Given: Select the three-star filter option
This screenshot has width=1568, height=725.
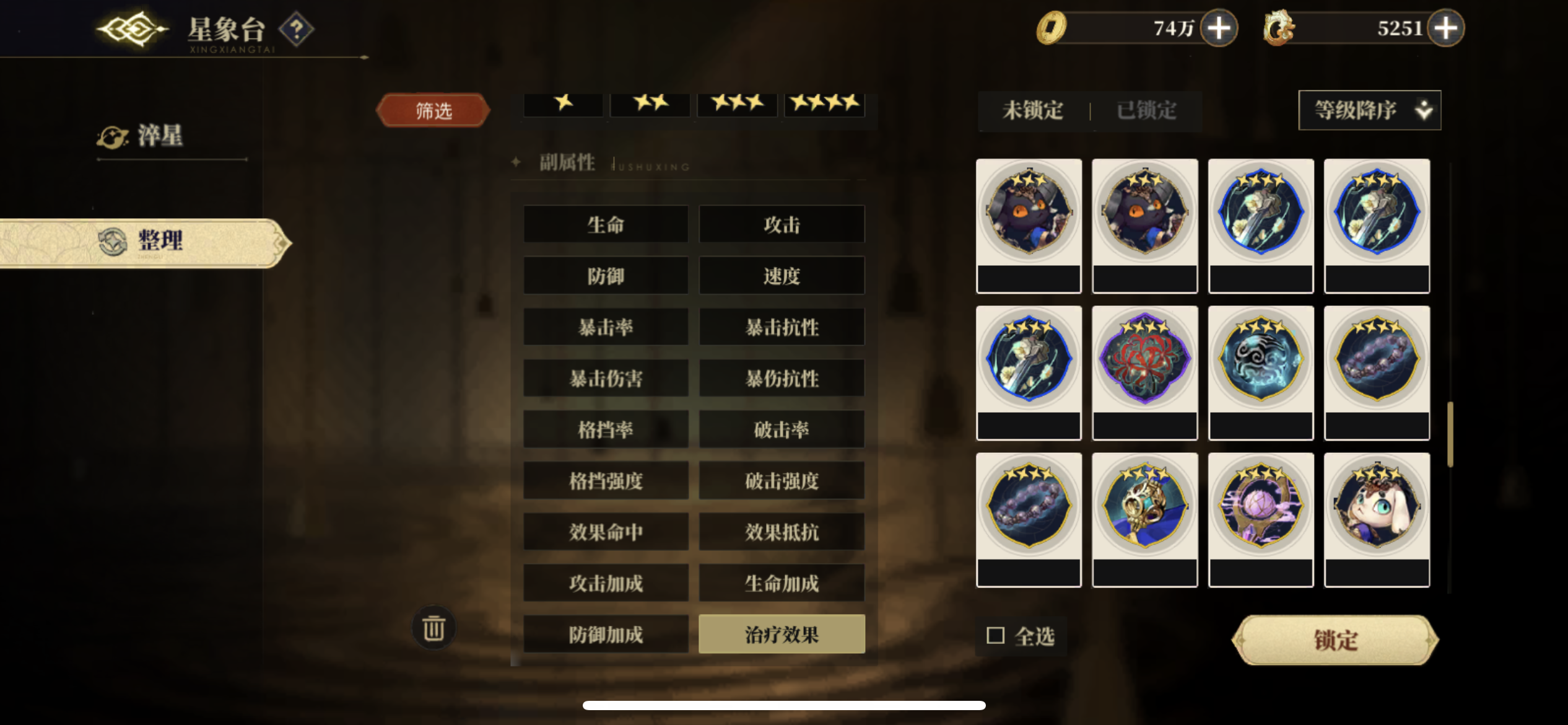Looking at the screenshot, I should point(737,104).
